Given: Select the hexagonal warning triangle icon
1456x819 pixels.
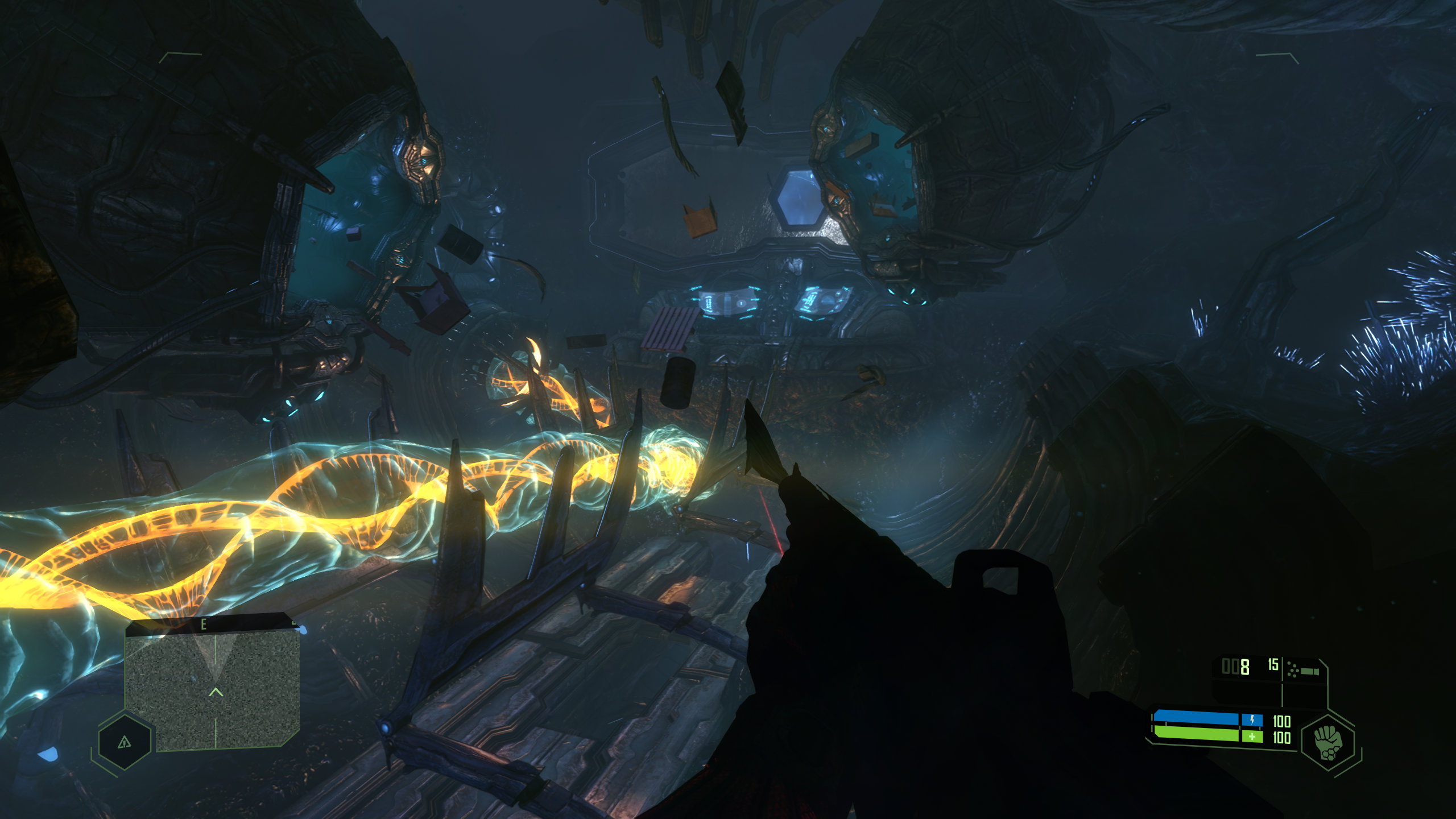Looking at the screenshot, I should click(125, 742).
